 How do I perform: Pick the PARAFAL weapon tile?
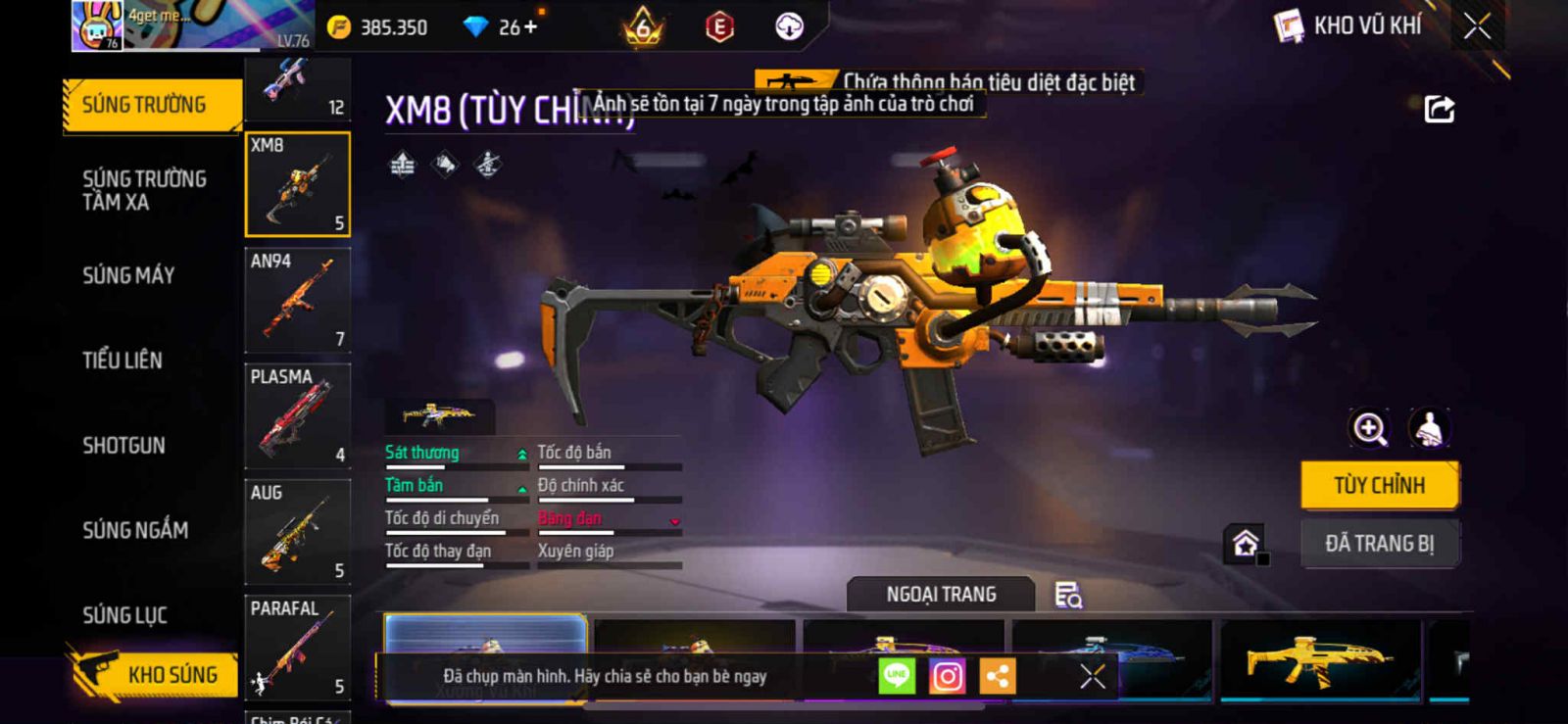tap(297, 647)
